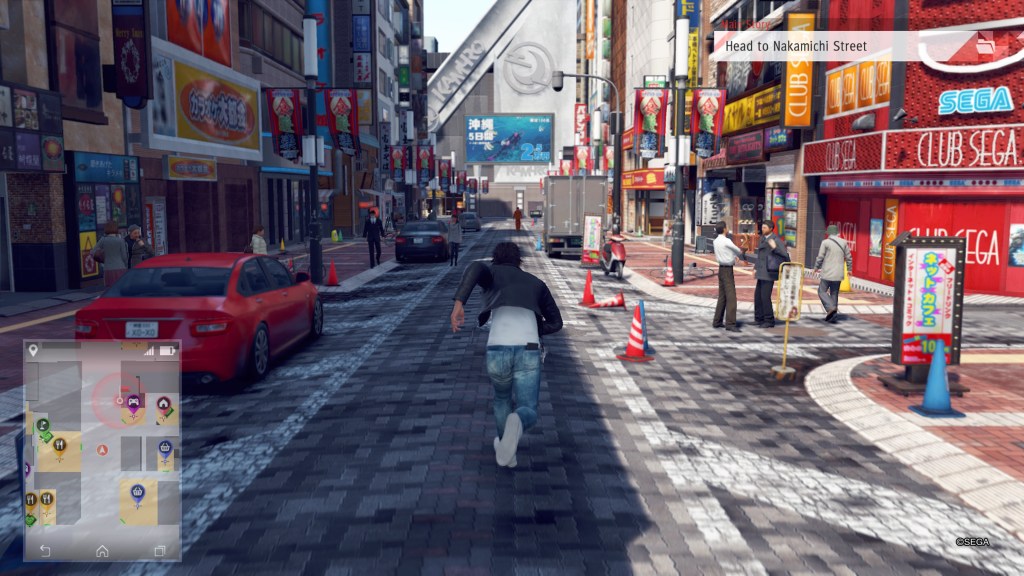Select the orange player arrow on minimap
This screenshot has width=1024, height=576.
point(102,450)
